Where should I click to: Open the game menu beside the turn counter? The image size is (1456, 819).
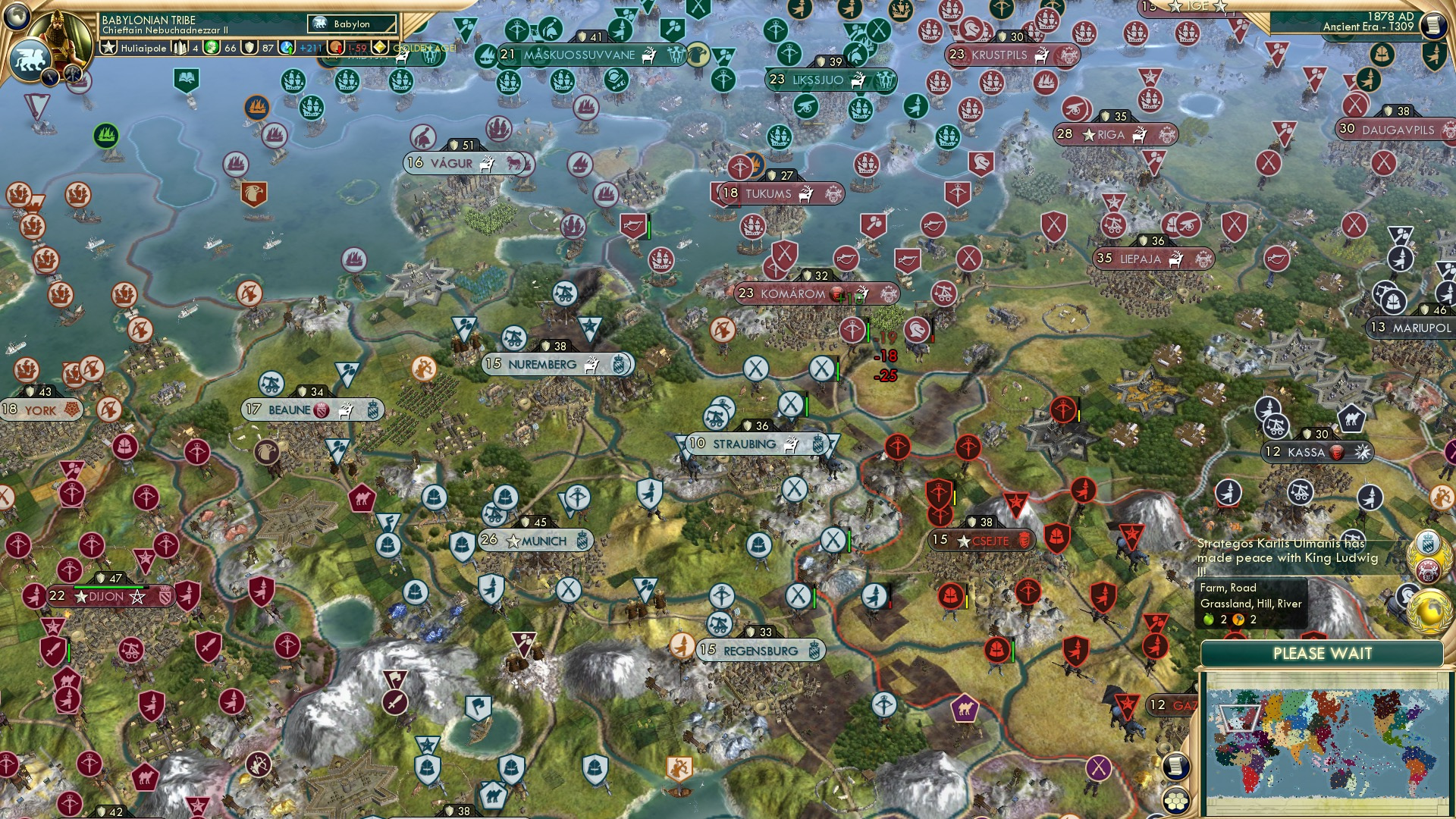coord(1433,23)
